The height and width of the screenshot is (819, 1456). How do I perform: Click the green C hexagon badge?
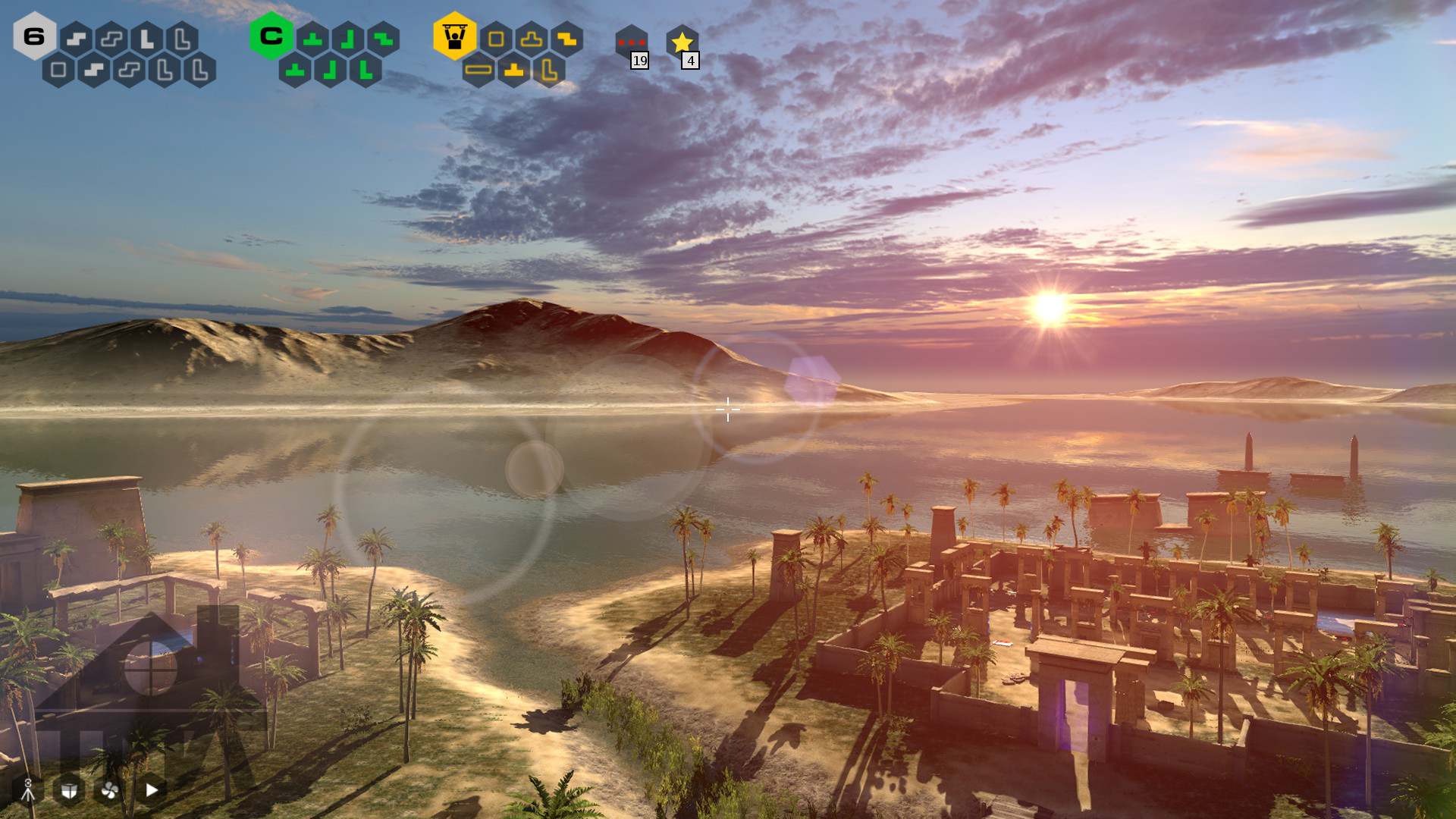tap(271, 36)
